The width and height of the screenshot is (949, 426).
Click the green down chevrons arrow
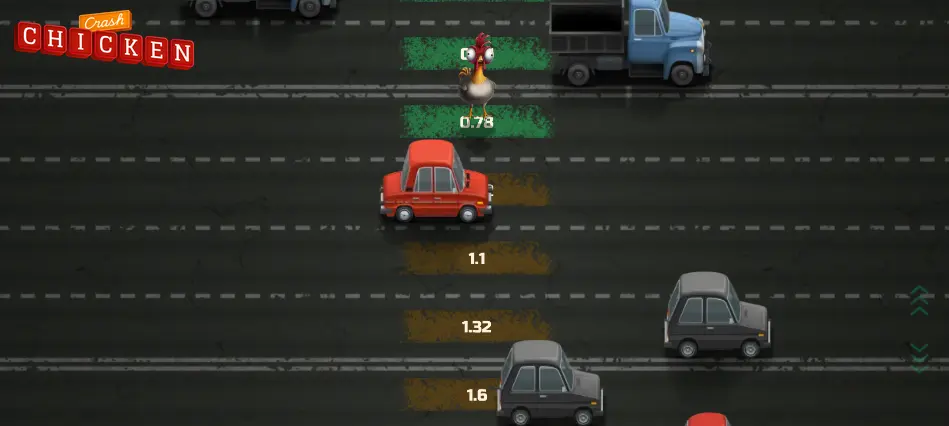[x=919, y=356]
